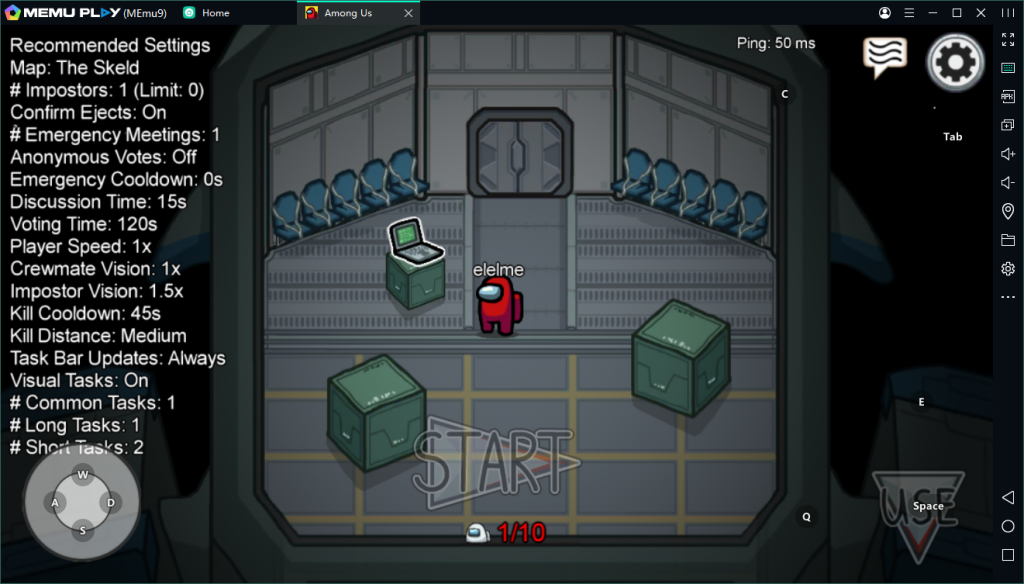
Task: Click the START game button
Action: tap(493, 463)
